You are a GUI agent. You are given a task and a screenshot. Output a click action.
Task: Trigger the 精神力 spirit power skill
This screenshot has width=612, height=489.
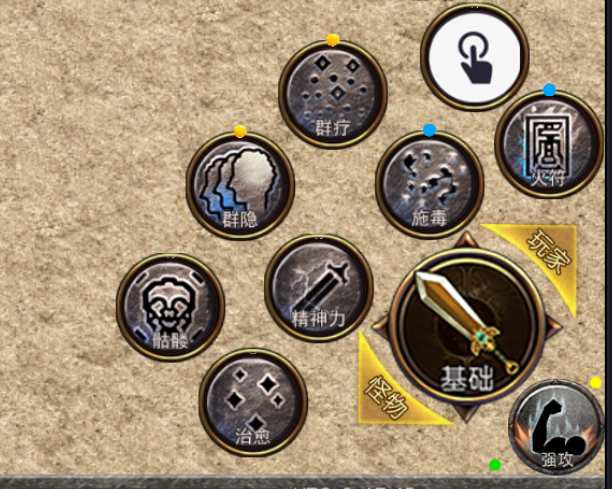[x=318, y=287]
